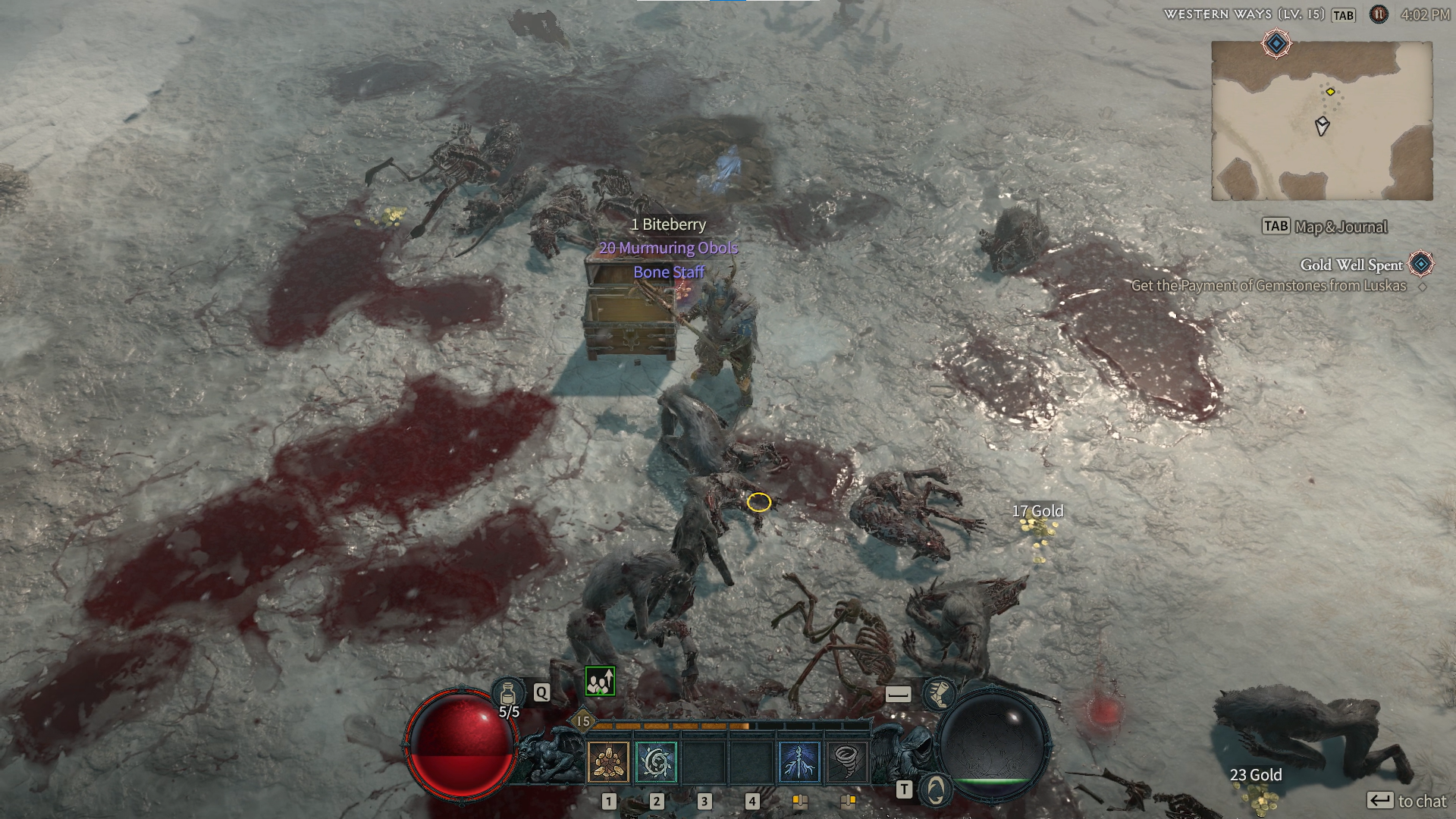This screenshot has height=819, width=1456.
Task: Open the minimap
Action: 1322,121
